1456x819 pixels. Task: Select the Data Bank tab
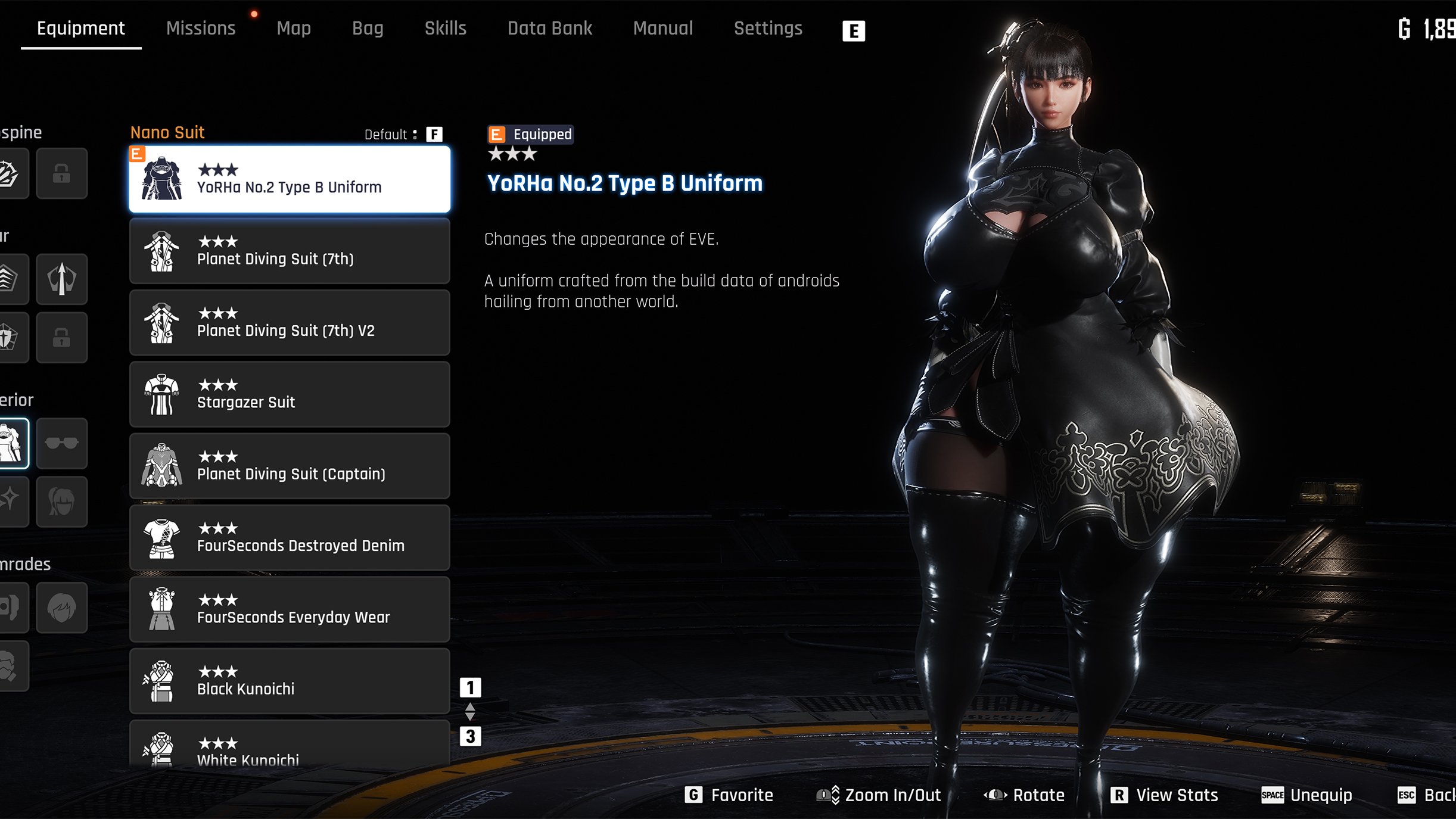(550, 28)
